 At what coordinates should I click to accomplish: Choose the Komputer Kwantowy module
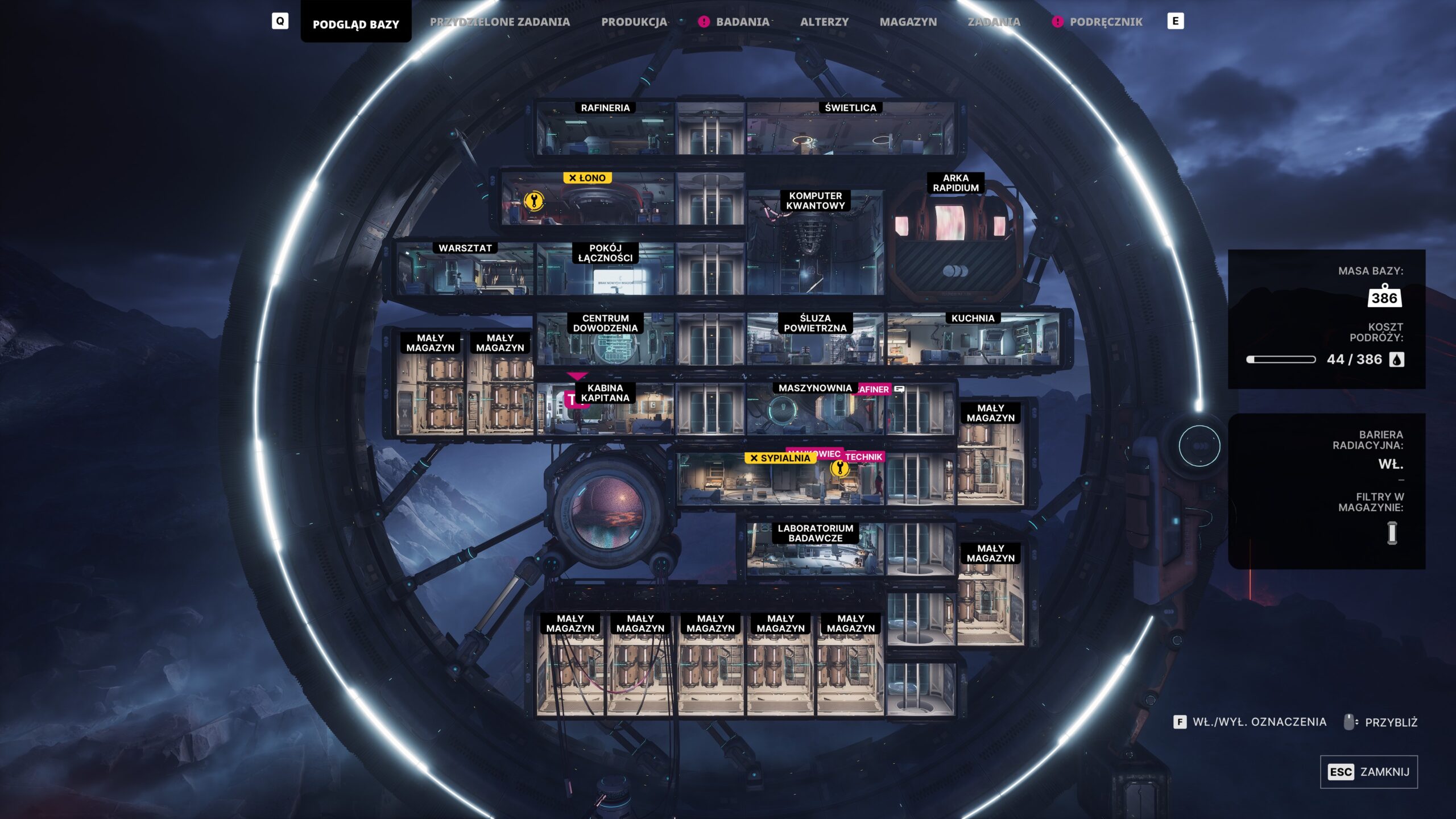coord(815,245)
